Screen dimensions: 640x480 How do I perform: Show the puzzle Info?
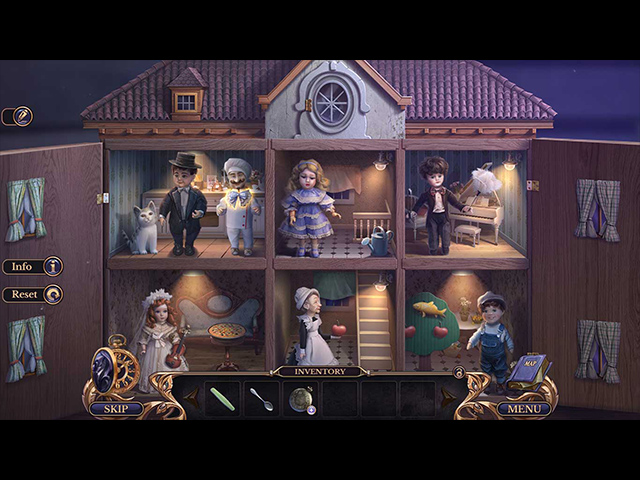32,267
